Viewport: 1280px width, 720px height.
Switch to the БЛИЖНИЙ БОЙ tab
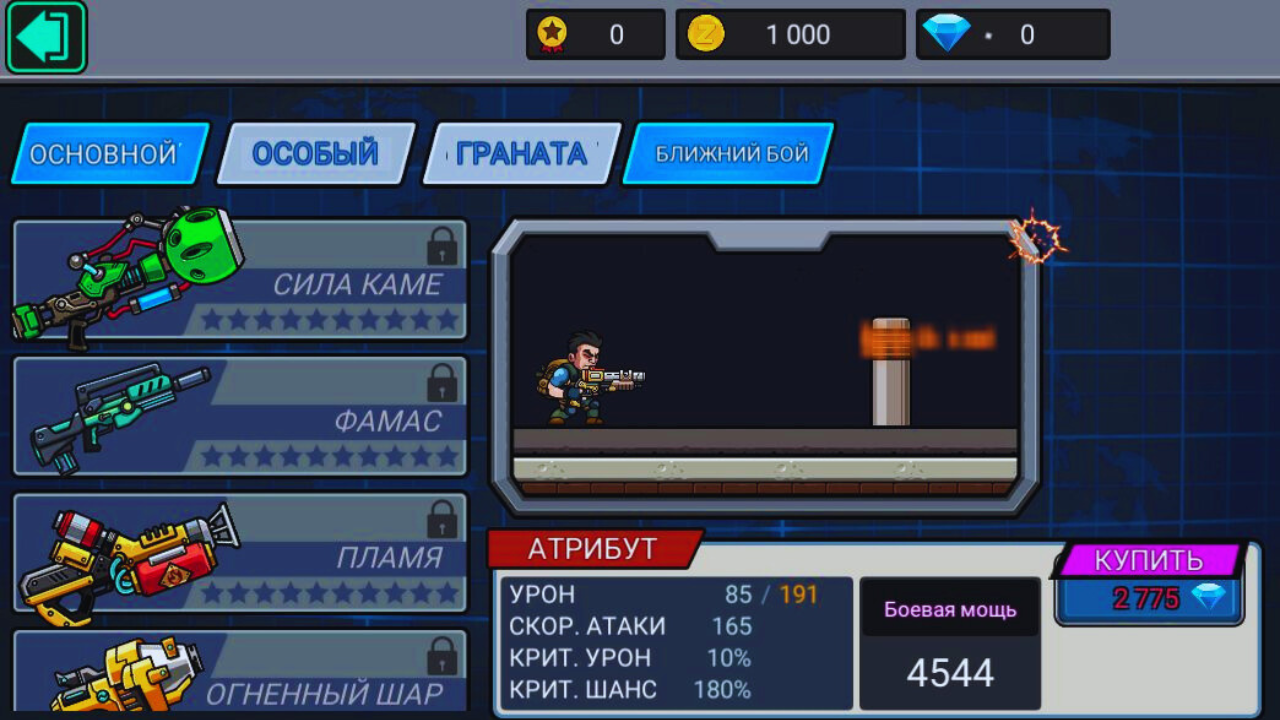727,153
